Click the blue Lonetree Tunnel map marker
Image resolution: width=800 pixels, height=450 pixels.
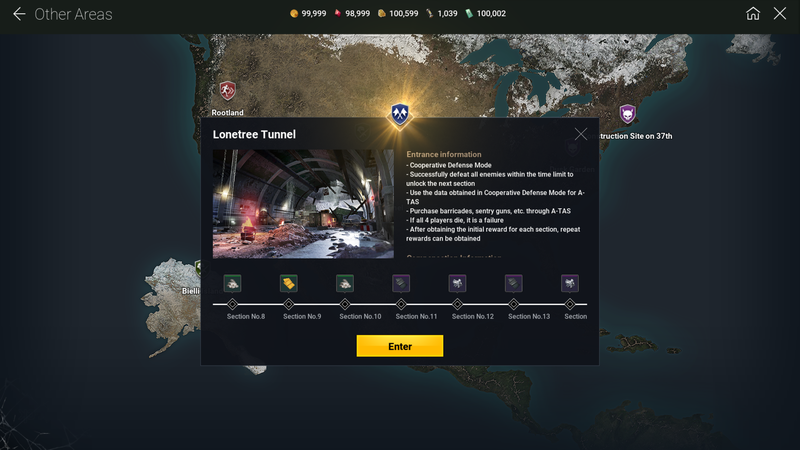click(400, 113)
